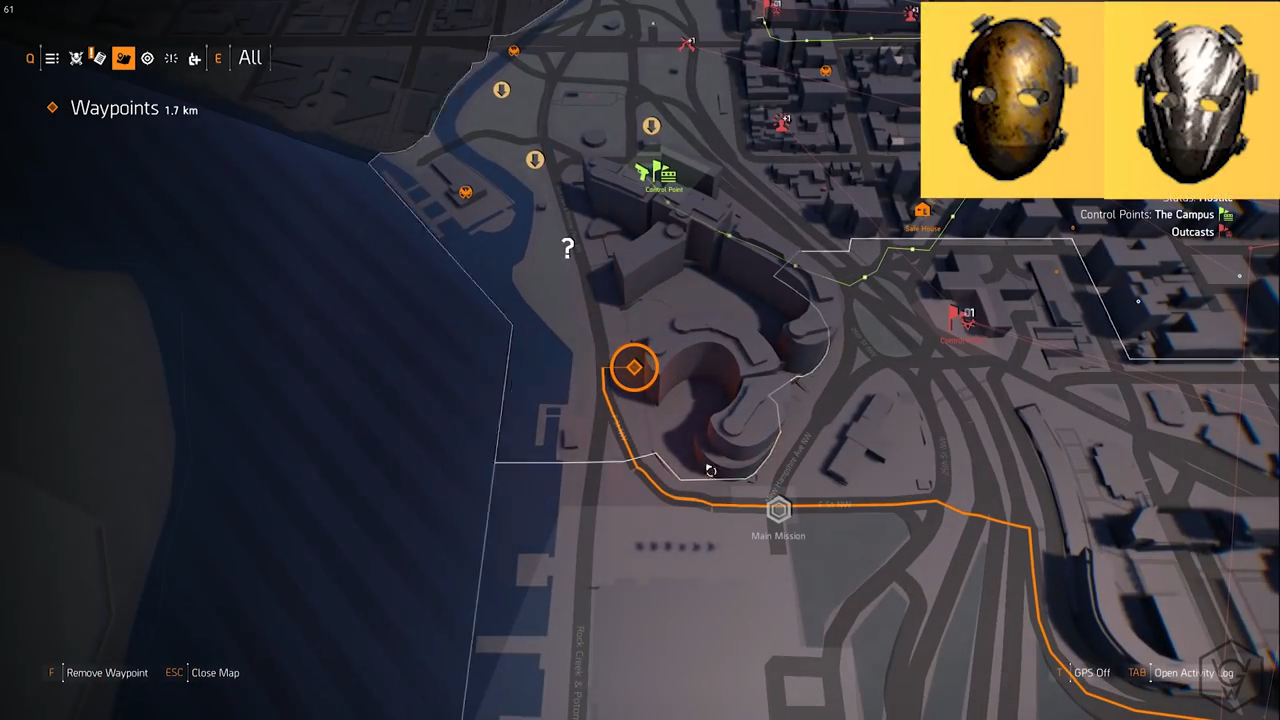Screen dimensions: 1280x720
Task: Toggle the GPS Off option
Action: 1091,673
